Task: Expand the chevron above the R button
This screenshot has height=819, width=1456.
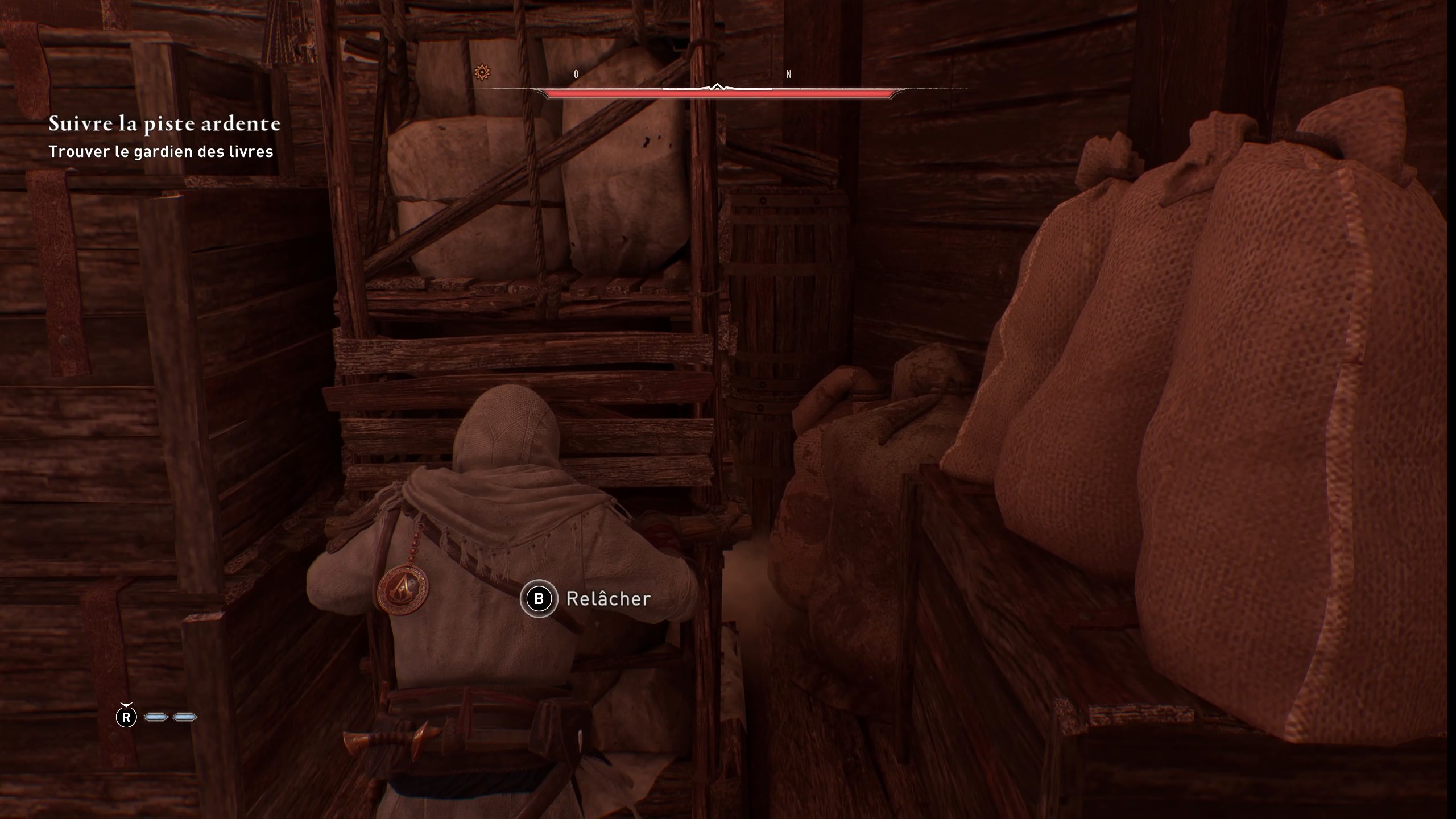Action: click(x=126, y=705)
